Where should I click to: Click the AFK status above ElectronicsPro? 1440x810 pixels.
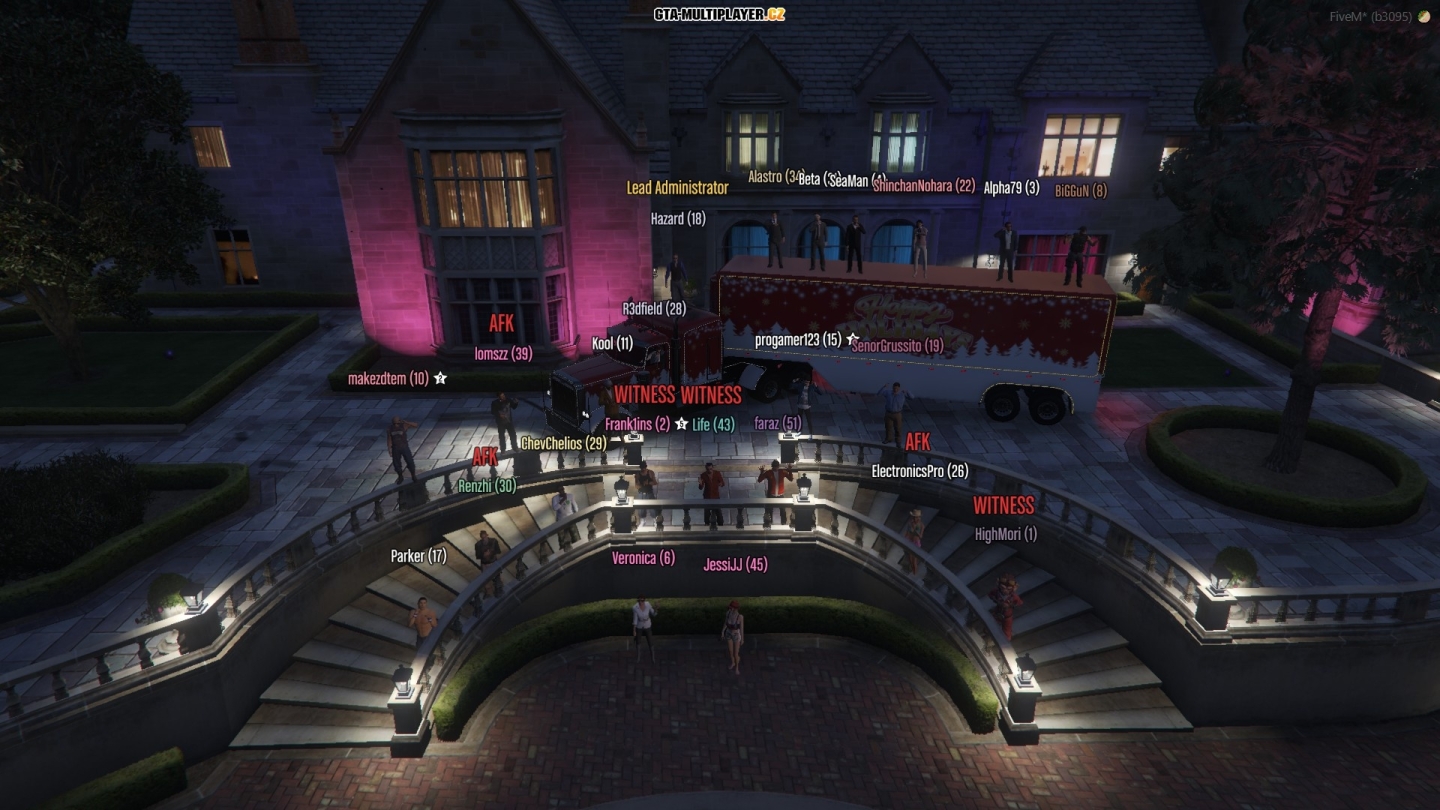(916, 442)
